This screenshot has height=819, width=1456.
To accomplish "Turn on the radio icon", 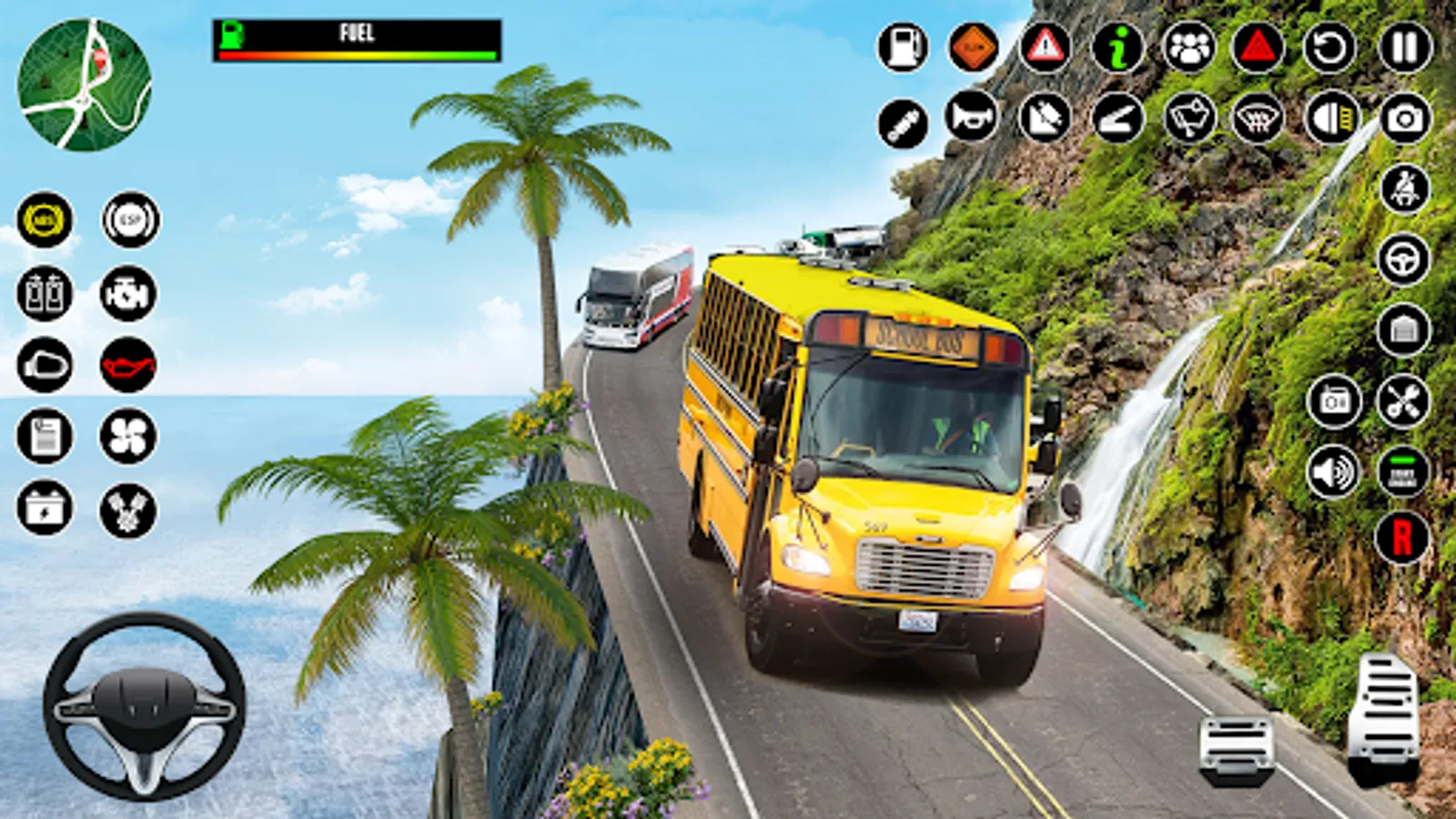I will point(1334,401).
